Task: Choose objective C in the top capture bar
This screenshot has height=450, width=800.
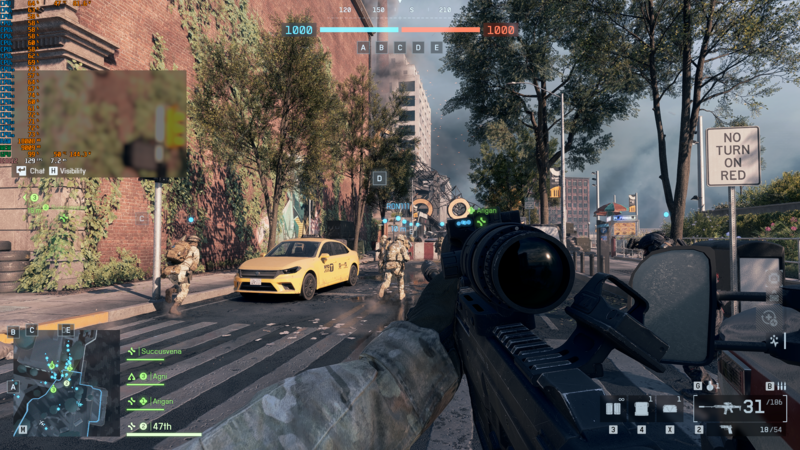Action: click(x=399, y=47)
